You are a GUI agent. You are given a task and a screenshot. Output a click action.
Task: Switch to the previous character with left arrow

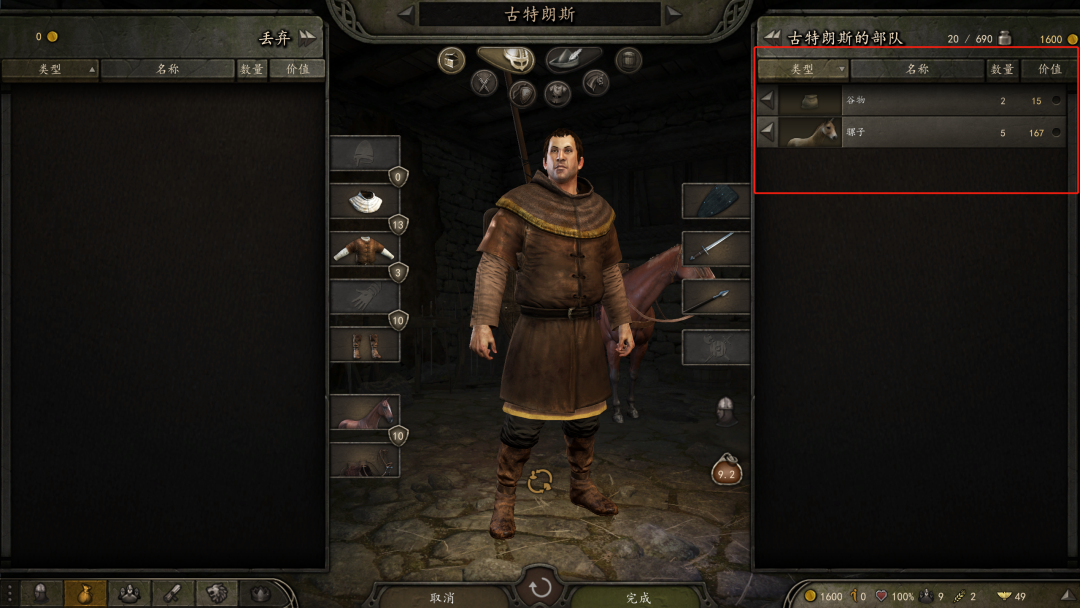click(x=405, y=14)
